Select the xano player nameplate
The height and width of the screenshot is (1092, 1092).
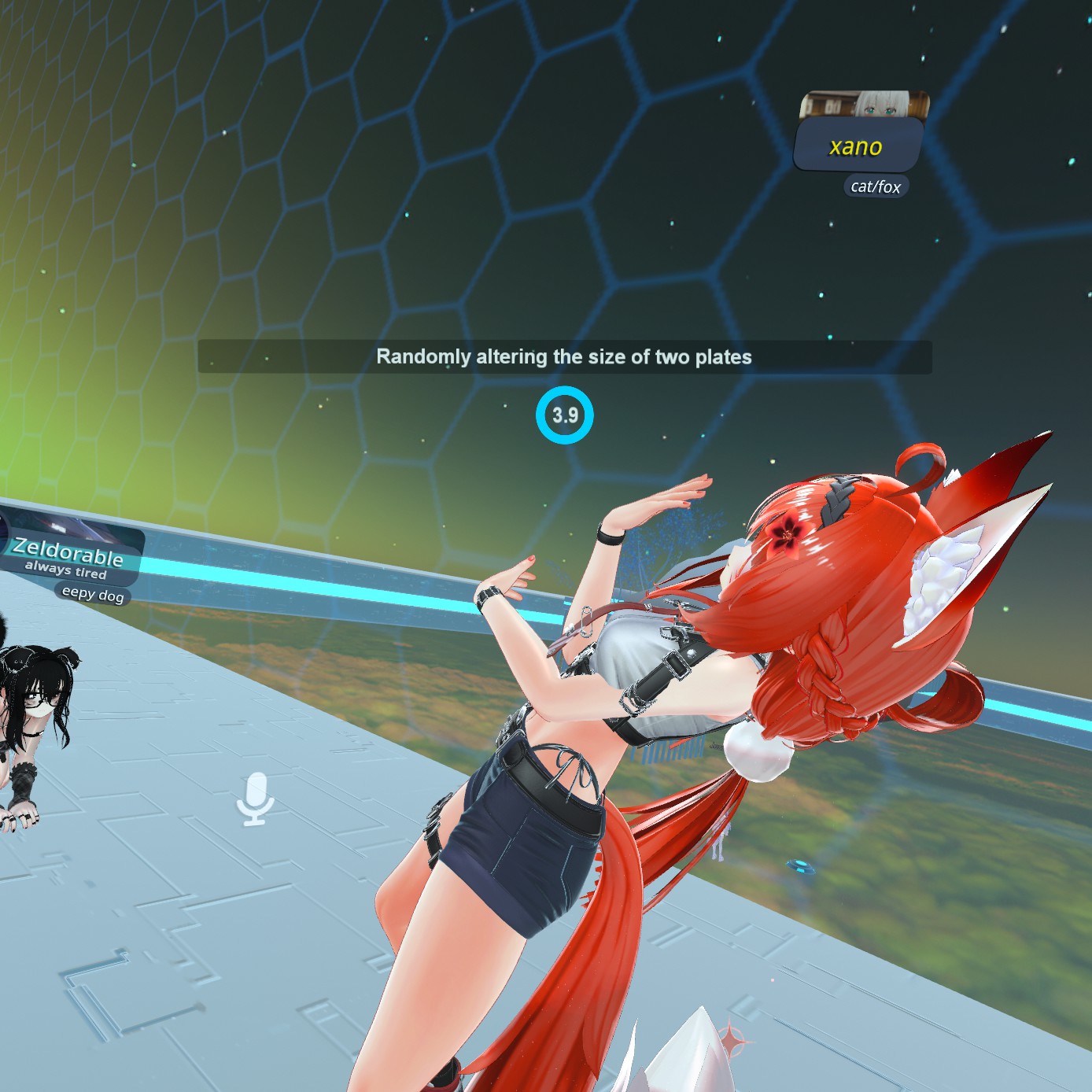tap(857, 146)
